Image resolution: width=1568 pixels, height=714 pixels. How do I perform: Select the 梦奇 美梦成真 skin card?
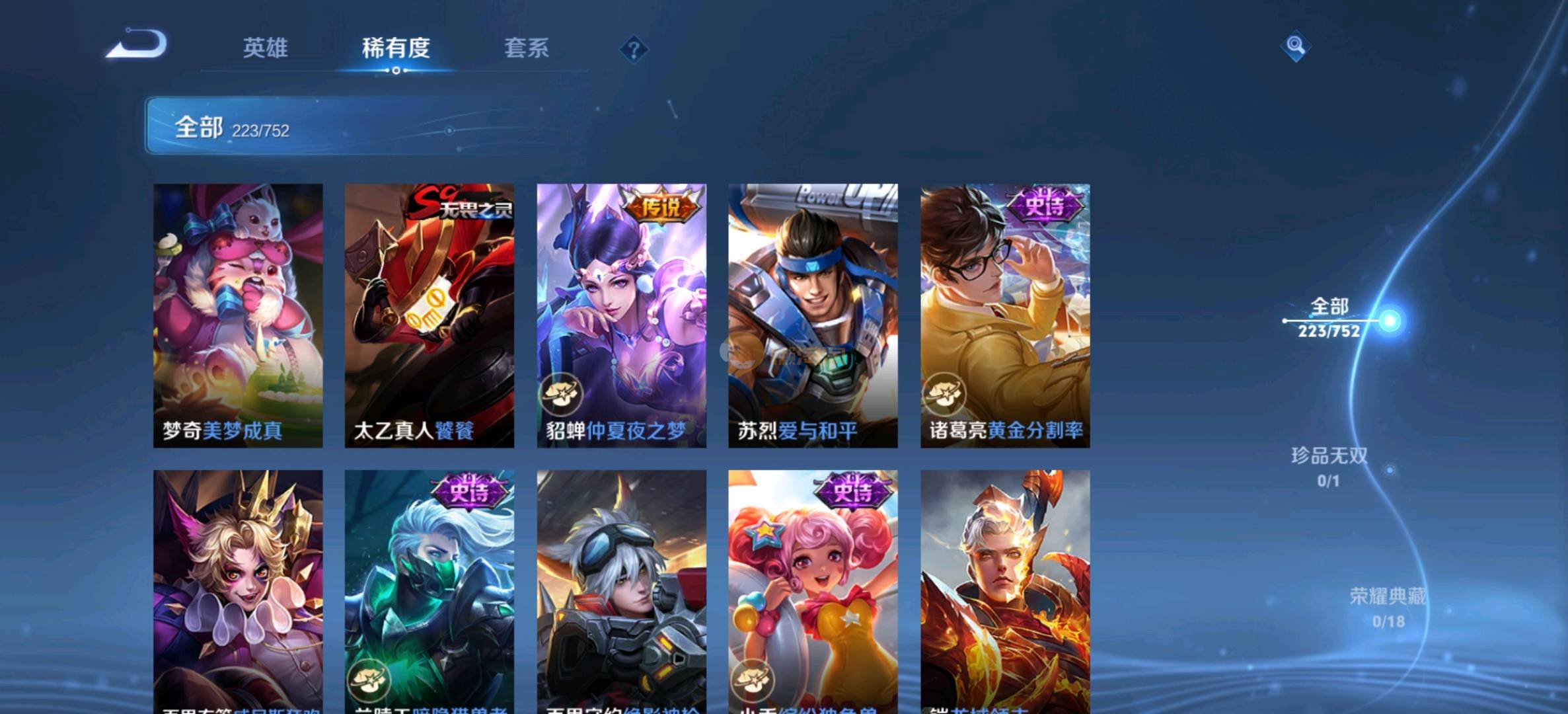(238, 315)
